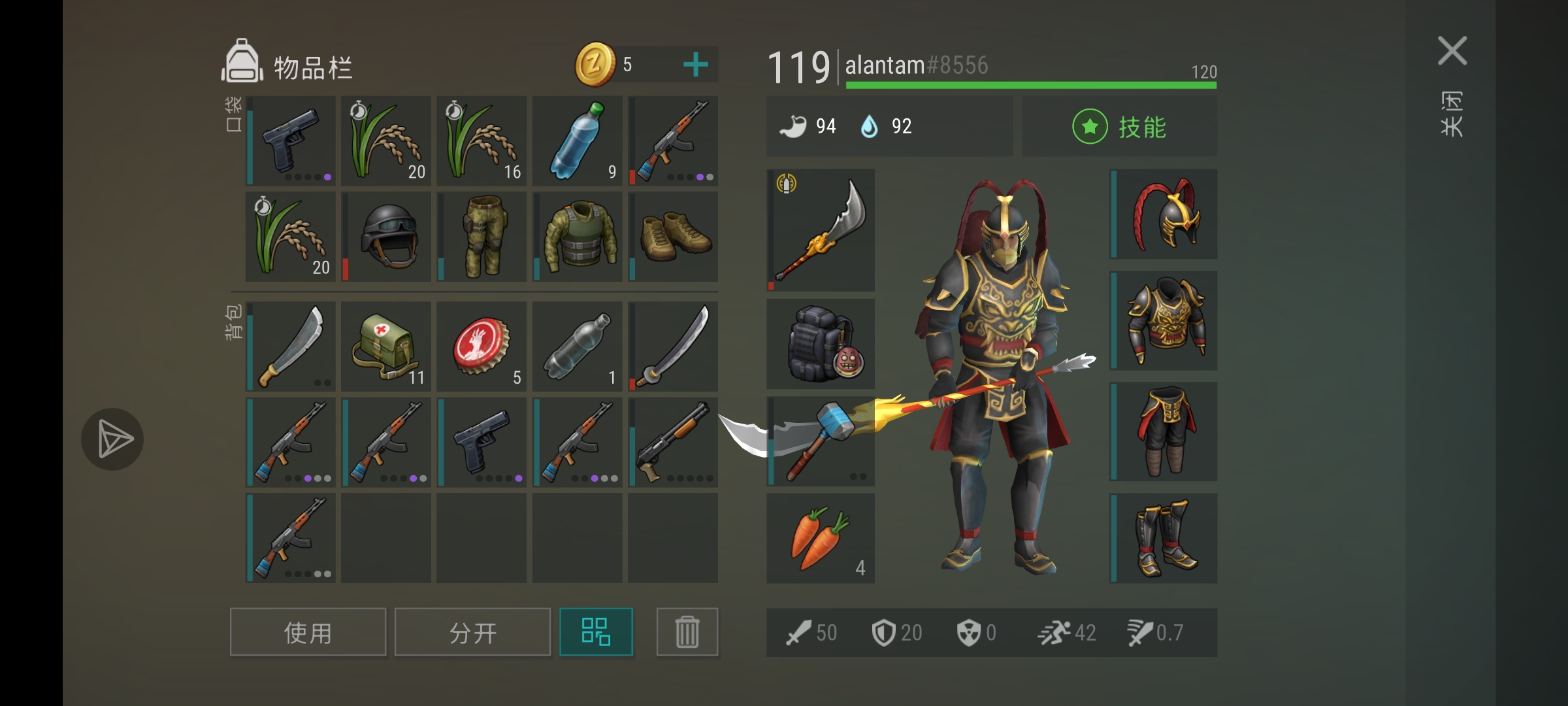Open the paper plane send button

point(112,439)
